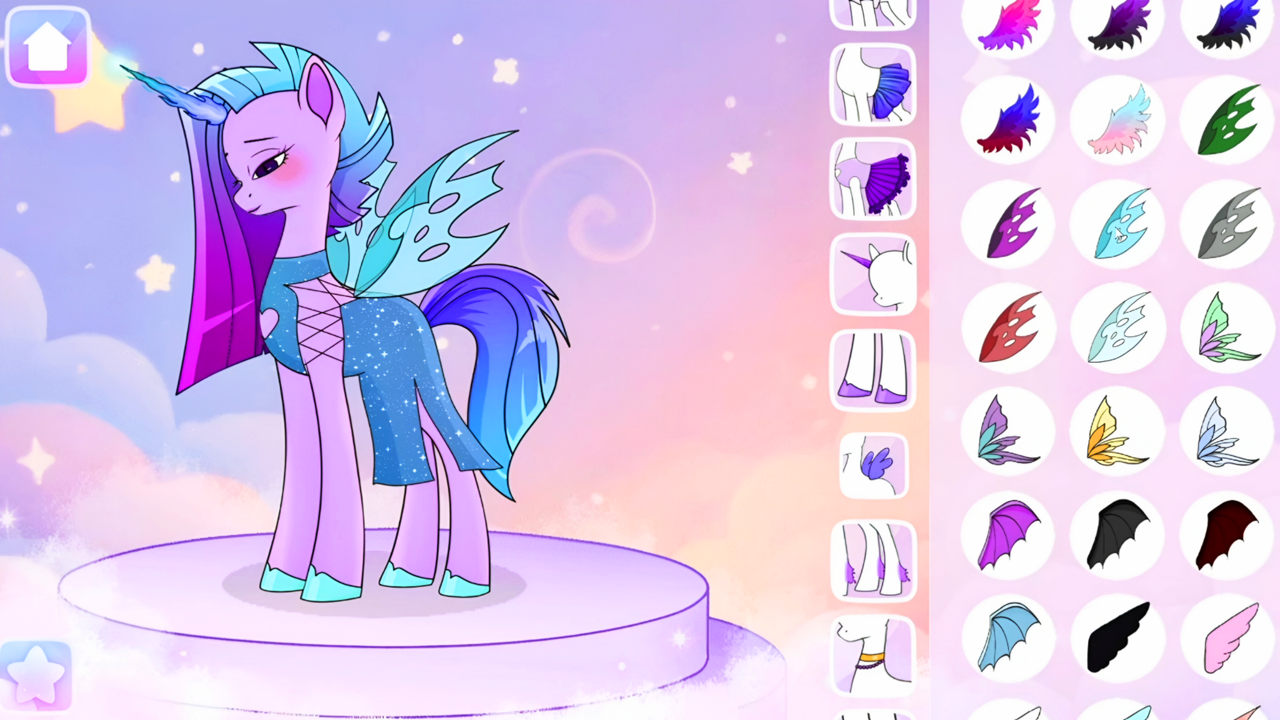Select the green dragon wings
The width and height of the screenshot is (1280, 720).
tap(1228, 120)
